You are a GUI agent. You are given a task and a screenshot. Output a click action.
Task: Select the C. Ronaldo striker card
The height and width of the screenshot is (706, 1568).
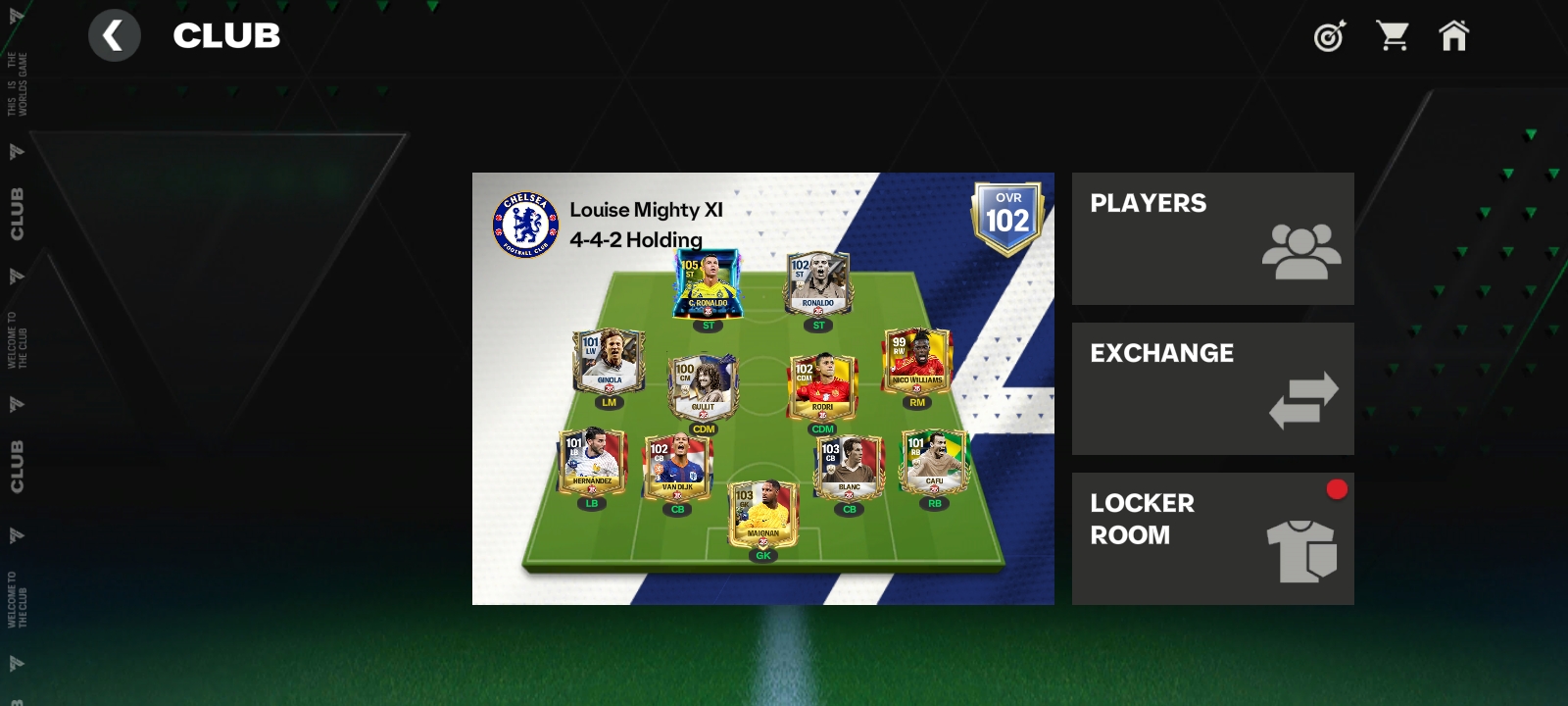click(708, 284)
